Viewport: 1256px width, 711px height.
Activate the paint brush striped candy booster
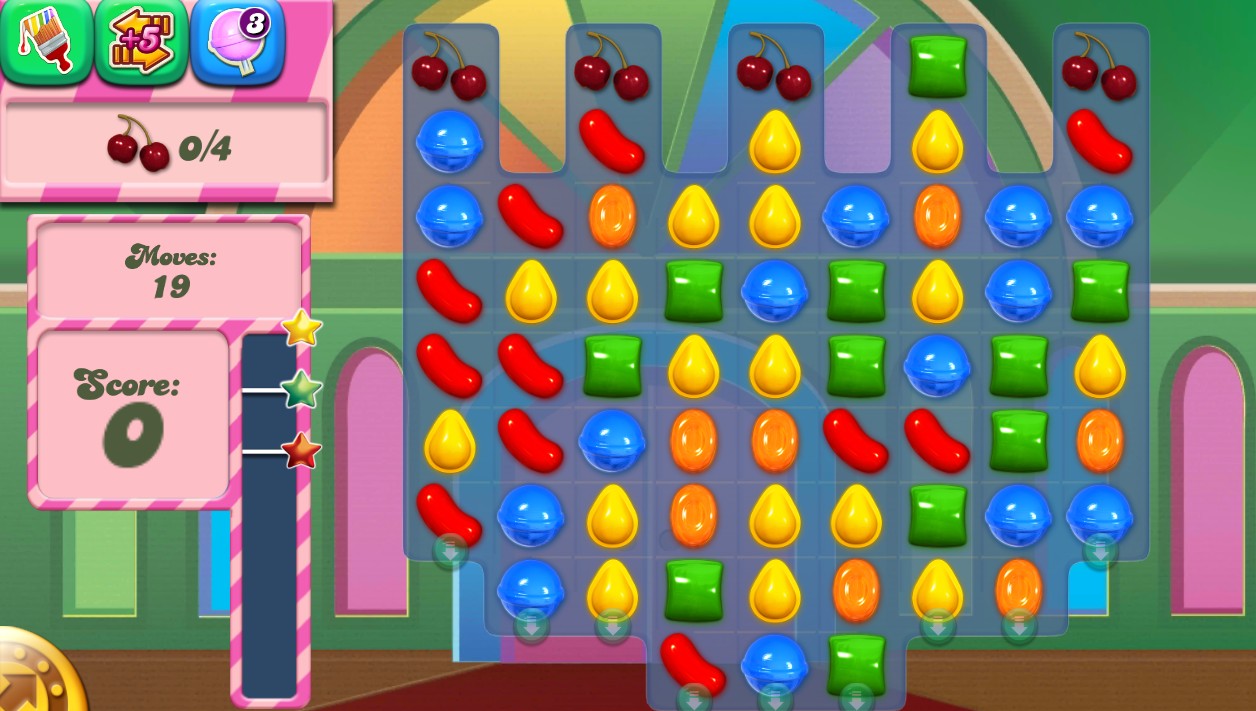click(46, 41)
